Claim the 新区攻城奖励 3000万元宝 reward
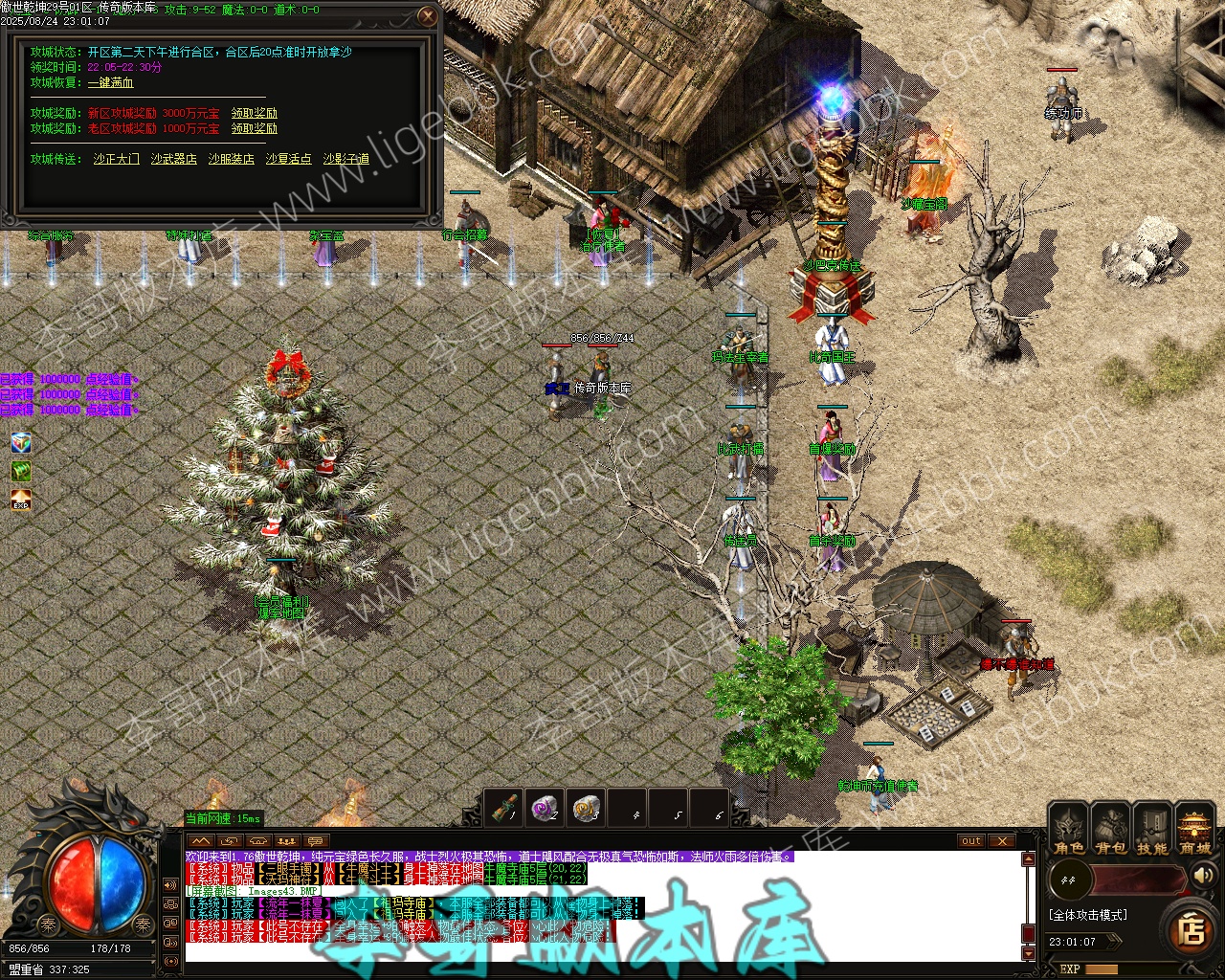This screenshot has width=1225, height=980. [255, 113]
